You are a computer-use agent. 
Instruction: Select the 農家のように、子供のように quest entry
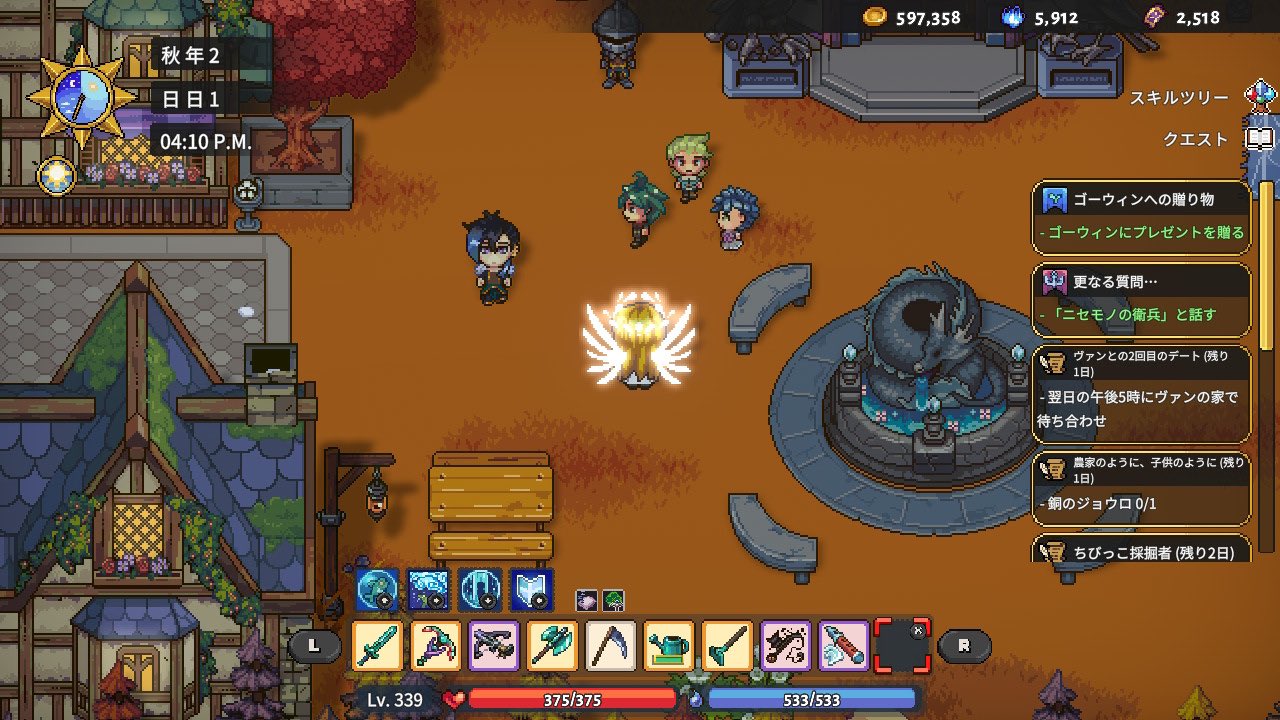pyautogui.click(x=1141, y=483)
